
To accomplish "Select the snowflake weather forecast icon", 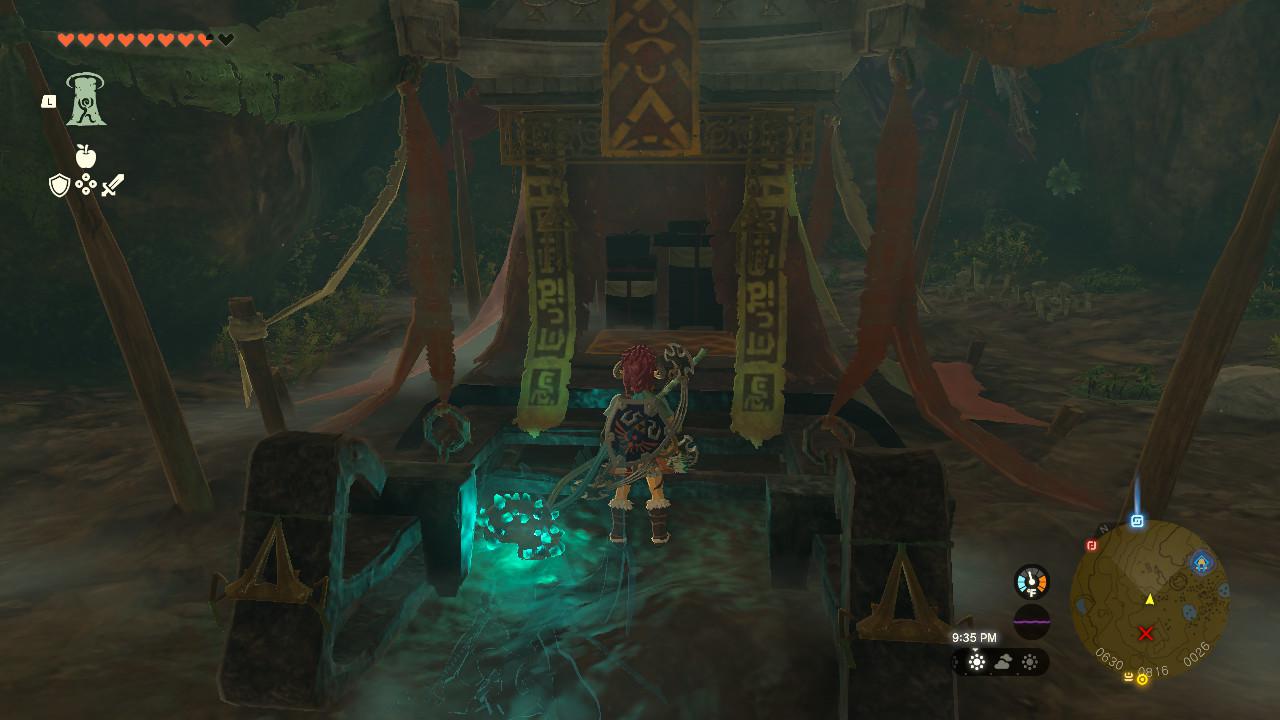I will tap(977, 660).
